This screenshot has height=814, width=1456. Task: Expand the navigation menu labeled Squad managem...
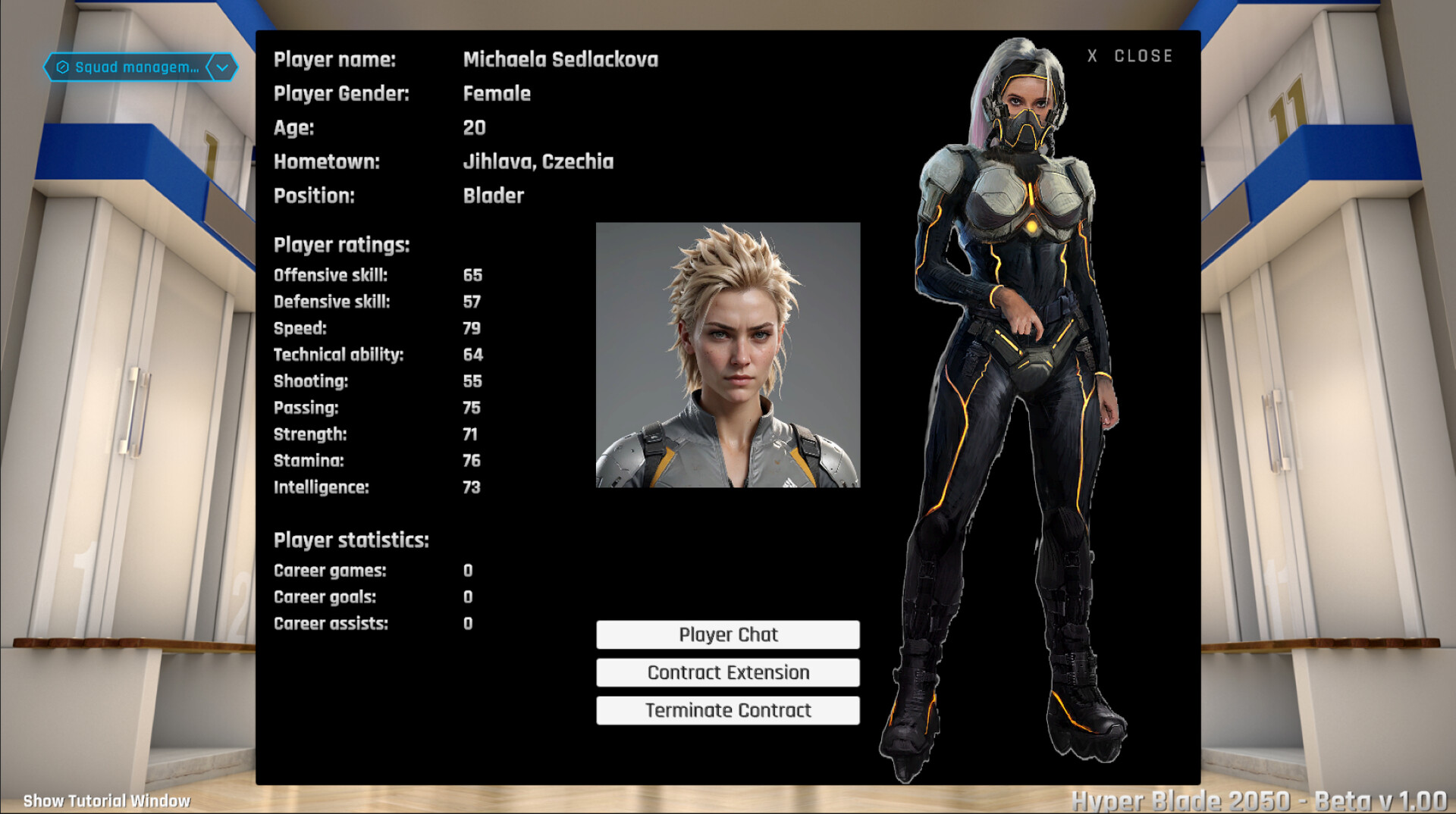(136, 67)
